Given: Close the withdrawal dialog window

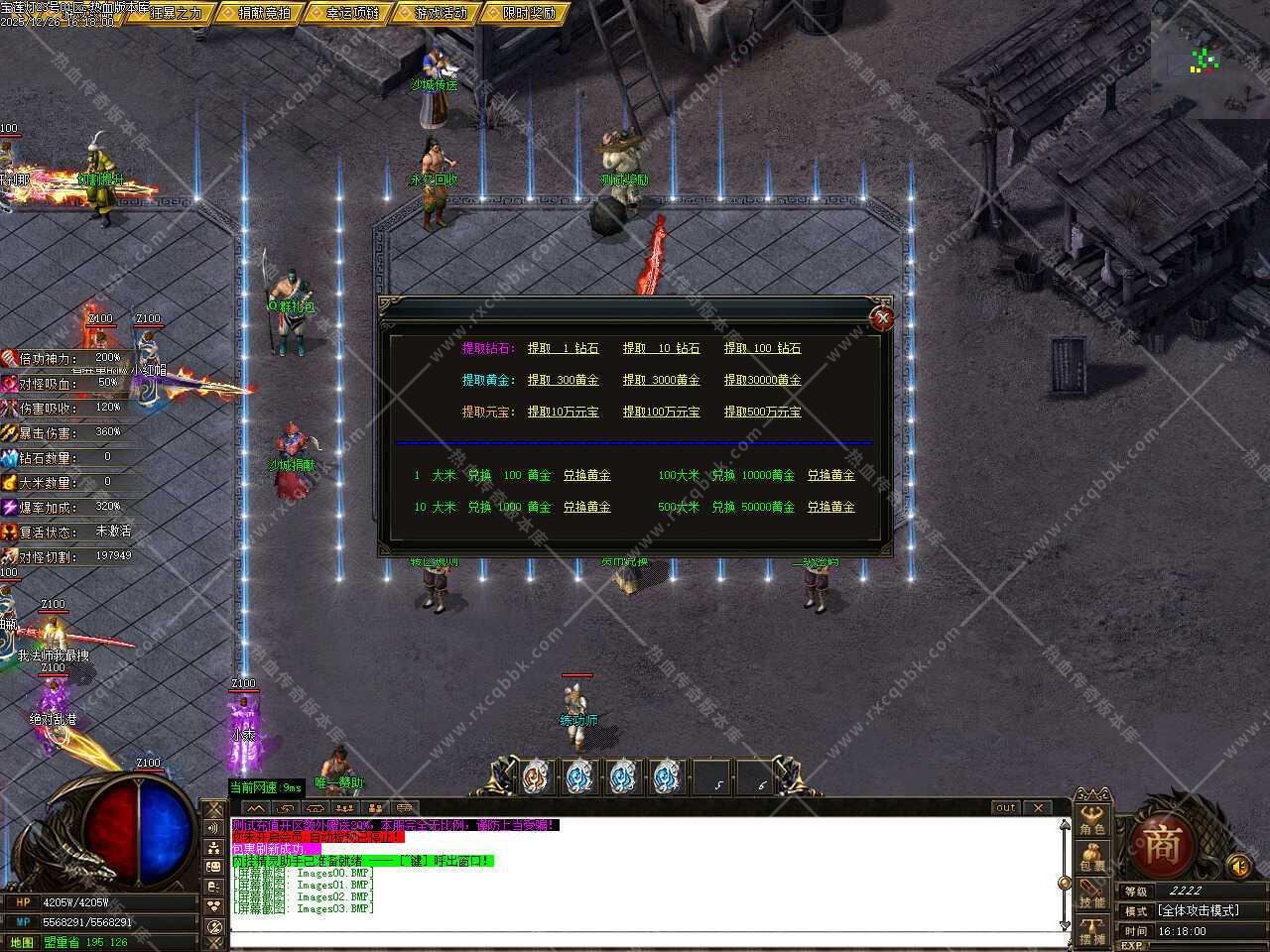Looking at the screenshot, I should coord(881,318).
